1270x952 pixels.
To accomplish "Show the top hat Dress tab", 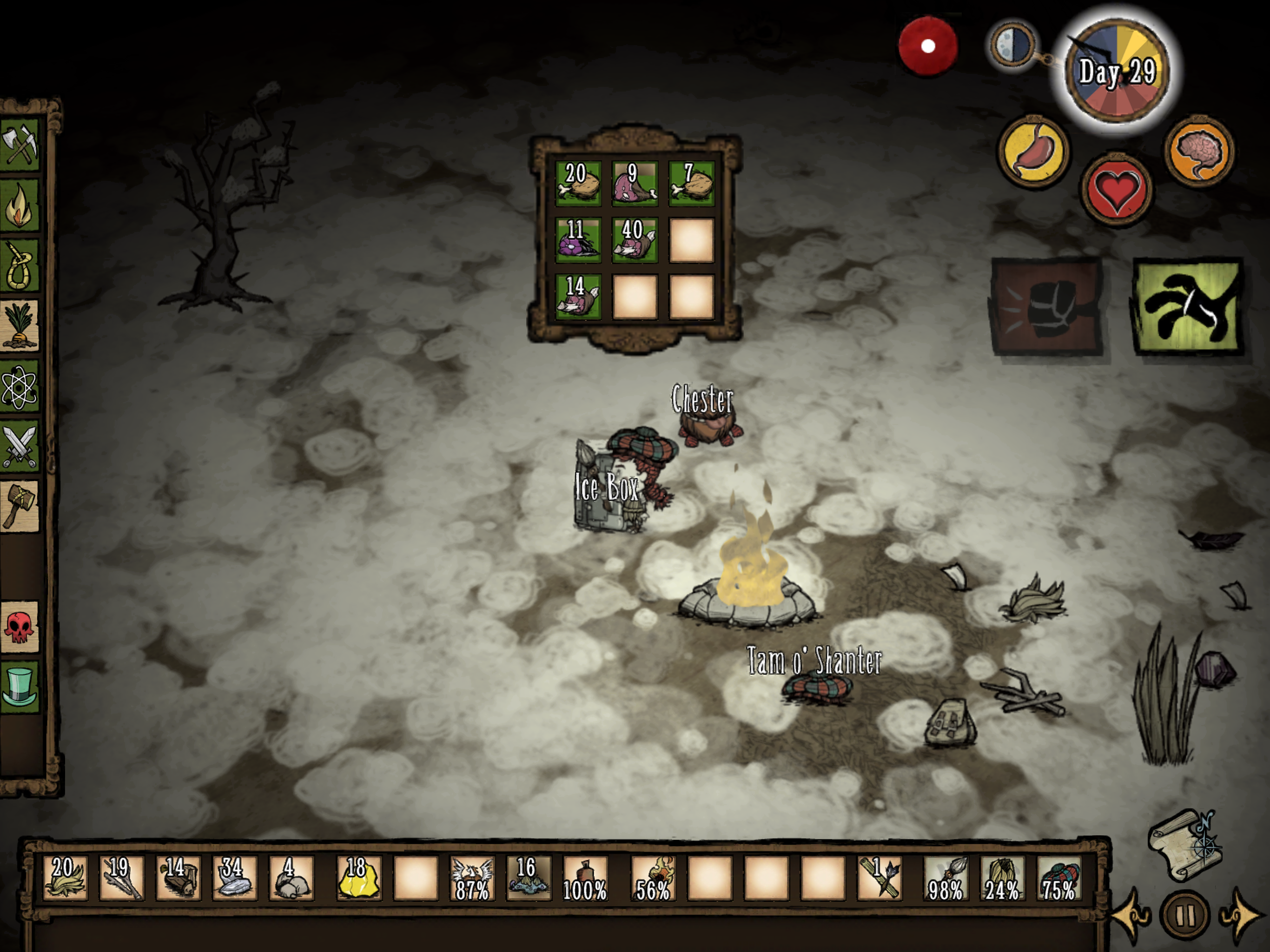I will click(20, 687).
